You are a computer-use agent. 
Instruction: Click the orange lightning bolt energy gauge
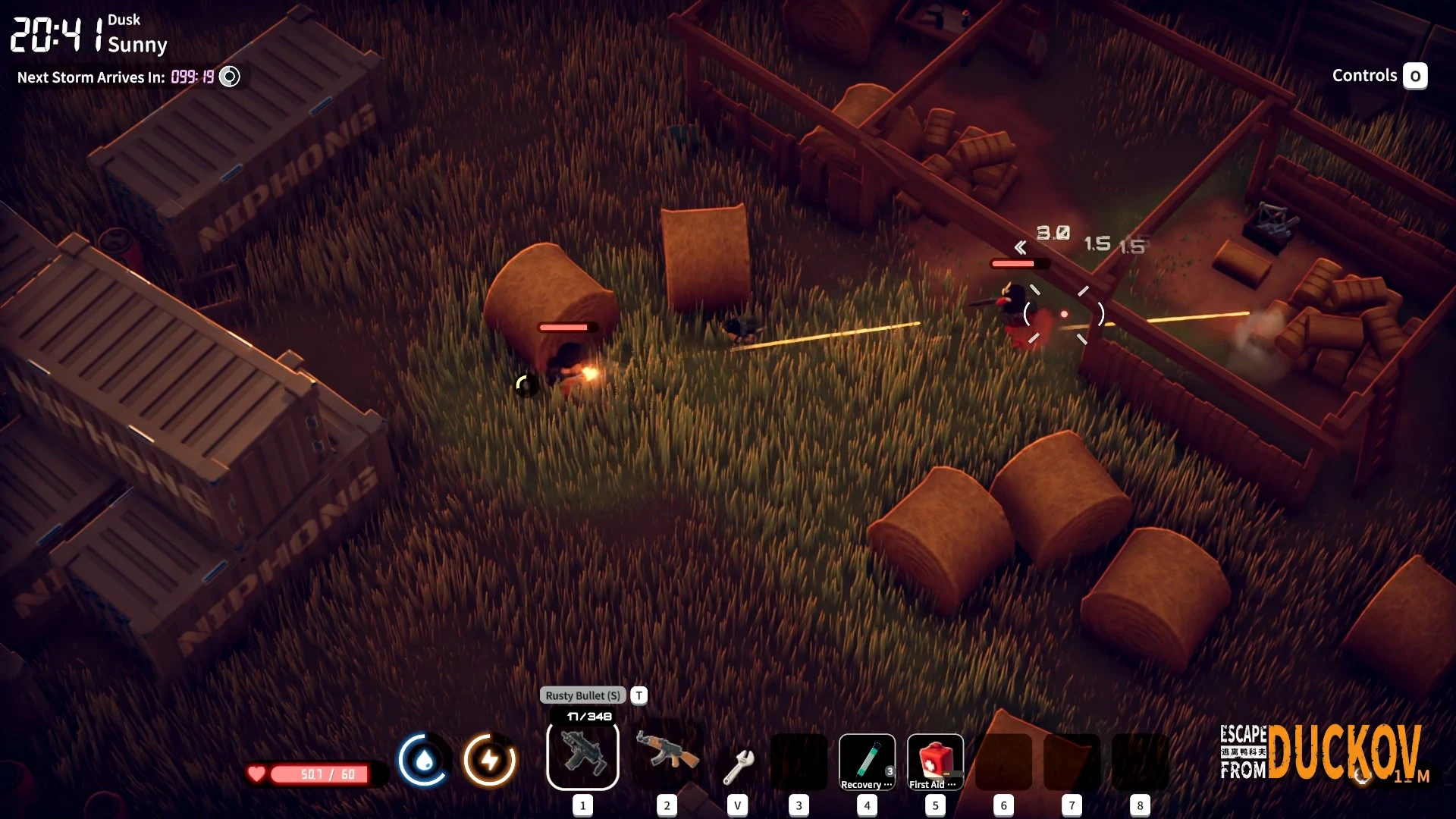tap(490, 759)
